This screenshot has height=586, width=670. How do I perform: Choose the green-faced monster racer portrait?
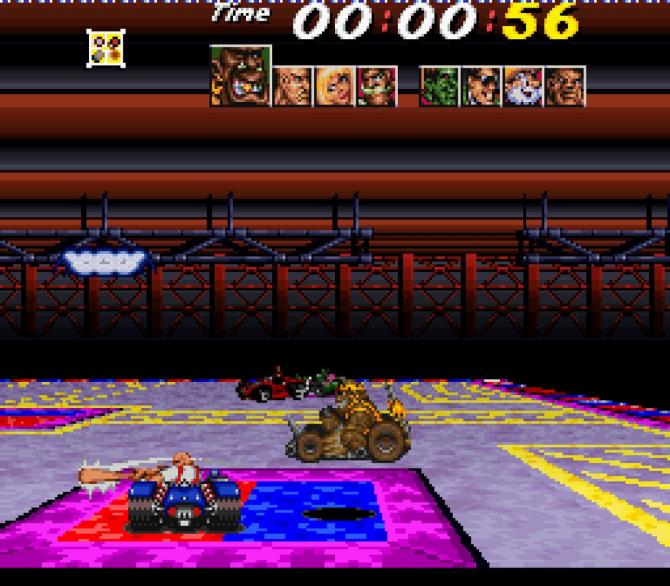point(440,86)
